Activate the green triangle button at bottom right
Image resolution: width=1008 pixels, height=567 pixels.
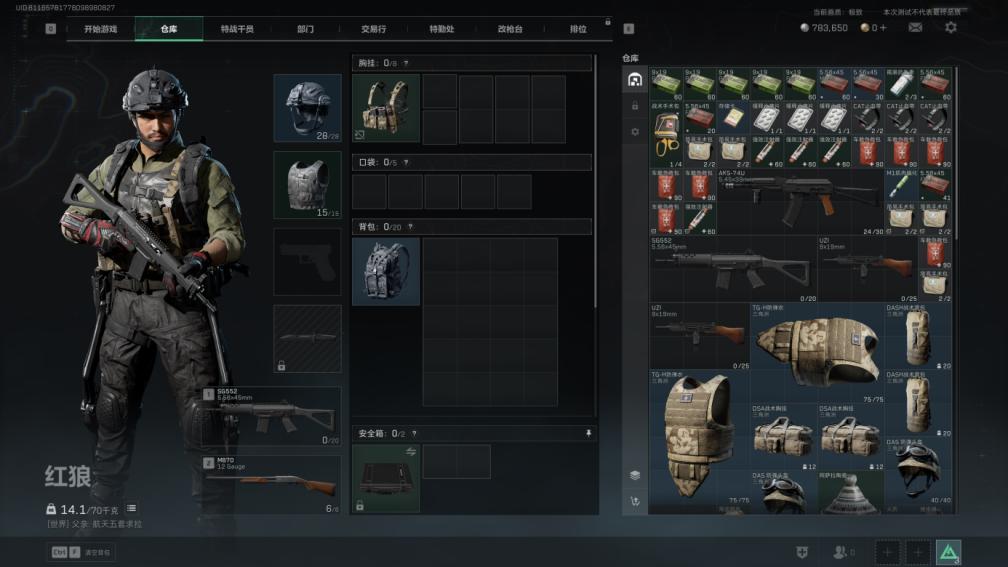pyautogui.click(x=948, y=552)
